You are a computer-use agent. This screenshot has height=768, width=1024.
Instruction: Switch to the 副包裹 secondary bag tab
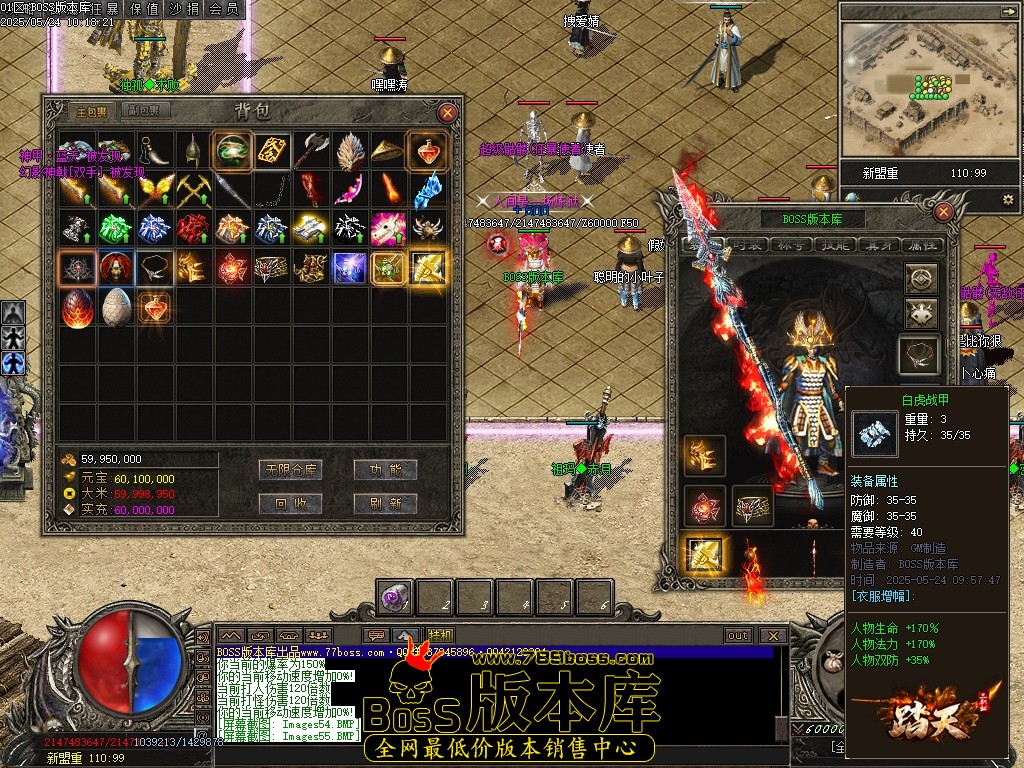(142, 112)
